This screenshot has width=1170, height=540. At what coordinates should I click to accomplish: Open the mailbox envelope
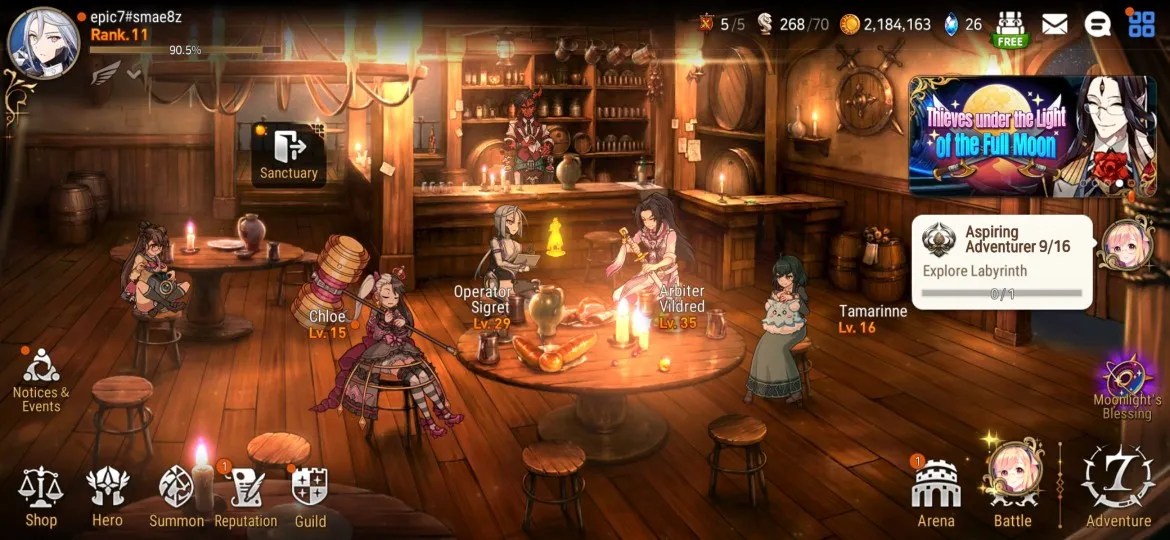coord(1054,24)
